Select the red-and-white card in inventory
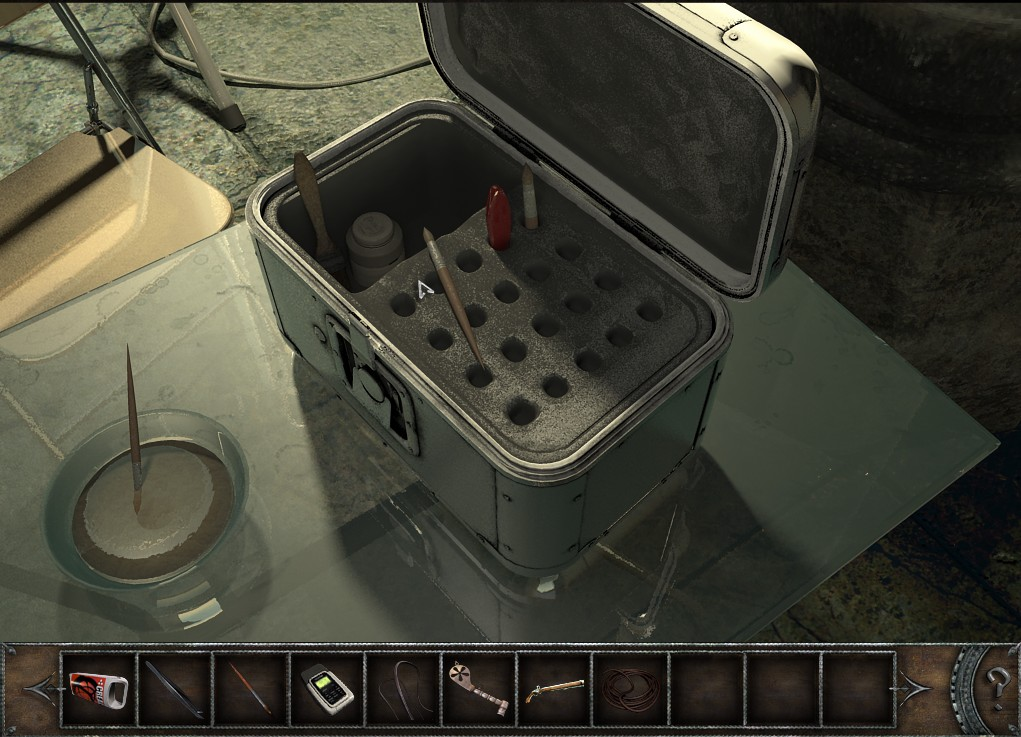This screenshot has height=737, width=1021. click(x=99, y=688)
